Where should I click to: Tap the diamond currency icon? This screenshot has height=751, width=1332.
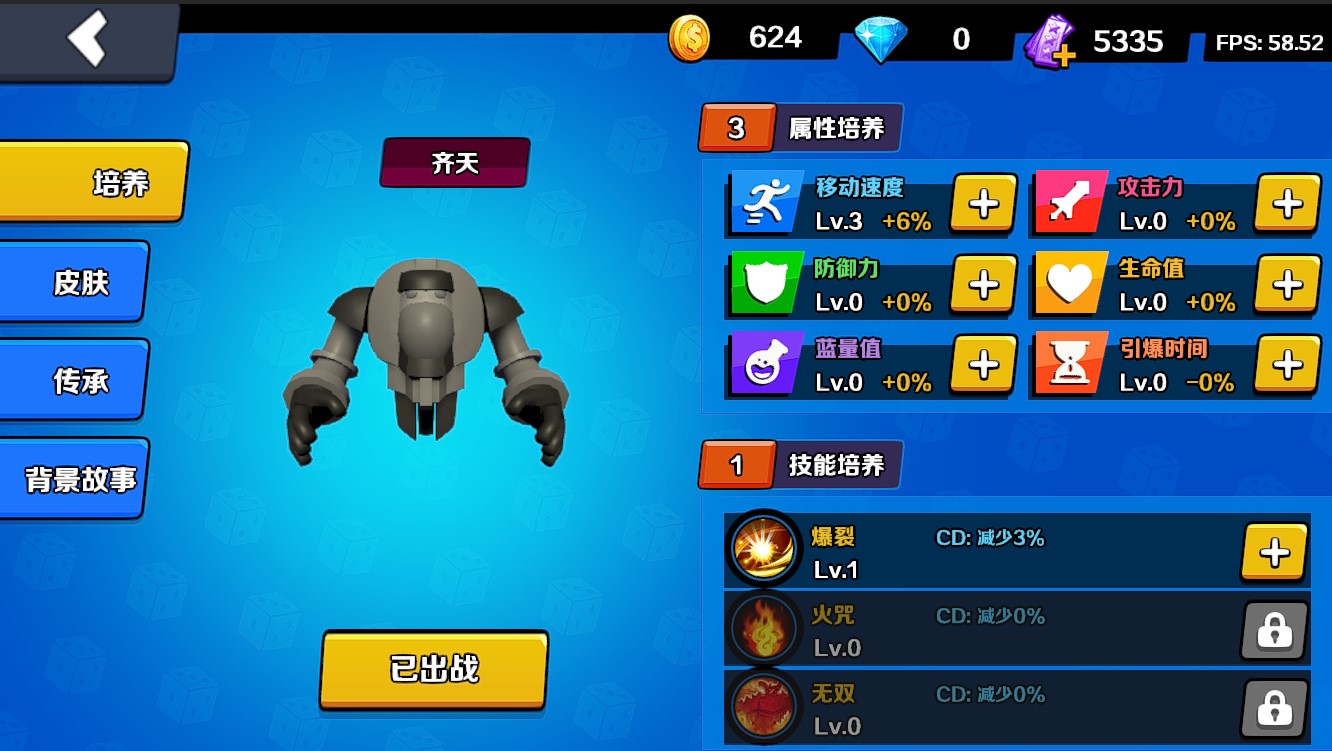882,37
